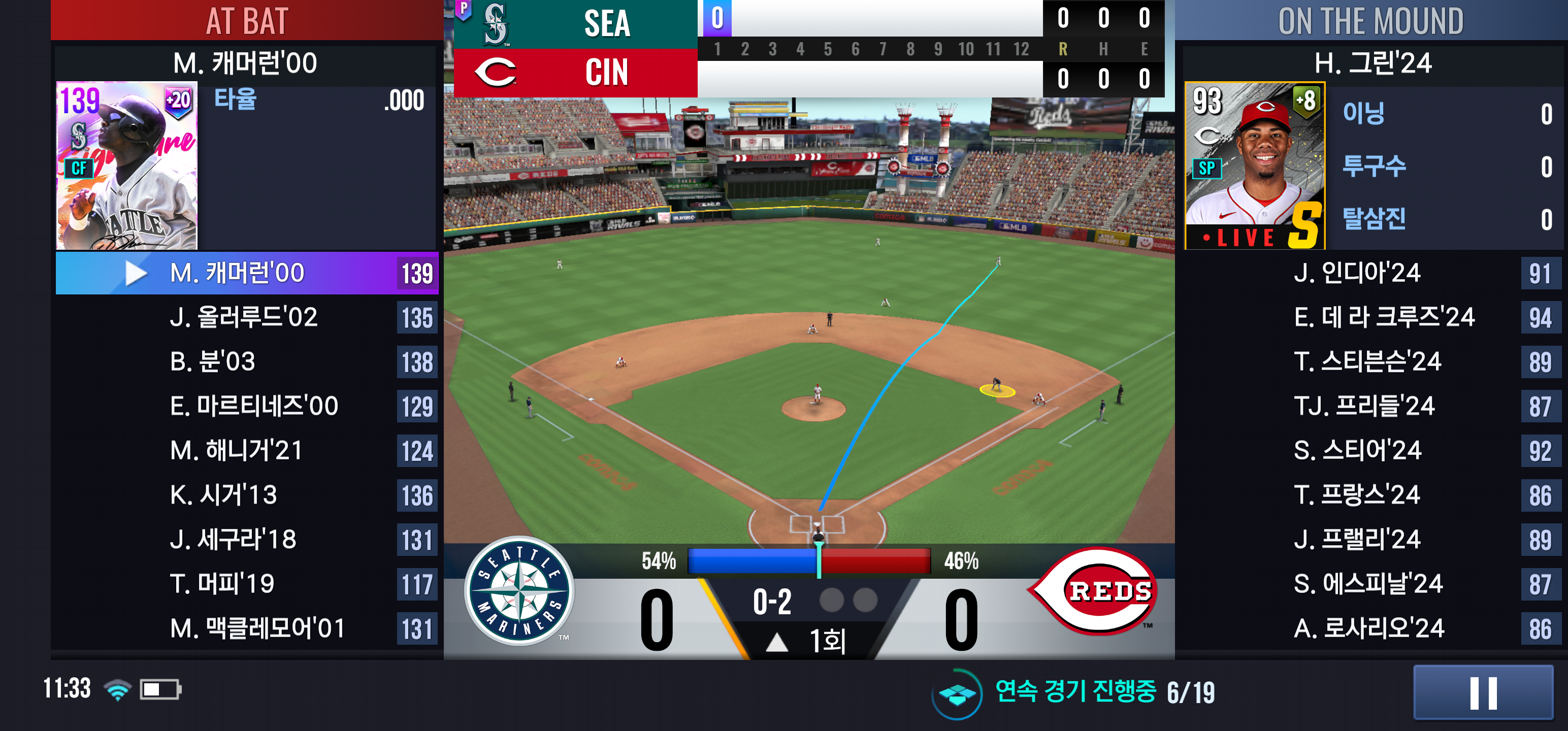
Task: Click the Seattle Mariners team logo
Action: 519,591
